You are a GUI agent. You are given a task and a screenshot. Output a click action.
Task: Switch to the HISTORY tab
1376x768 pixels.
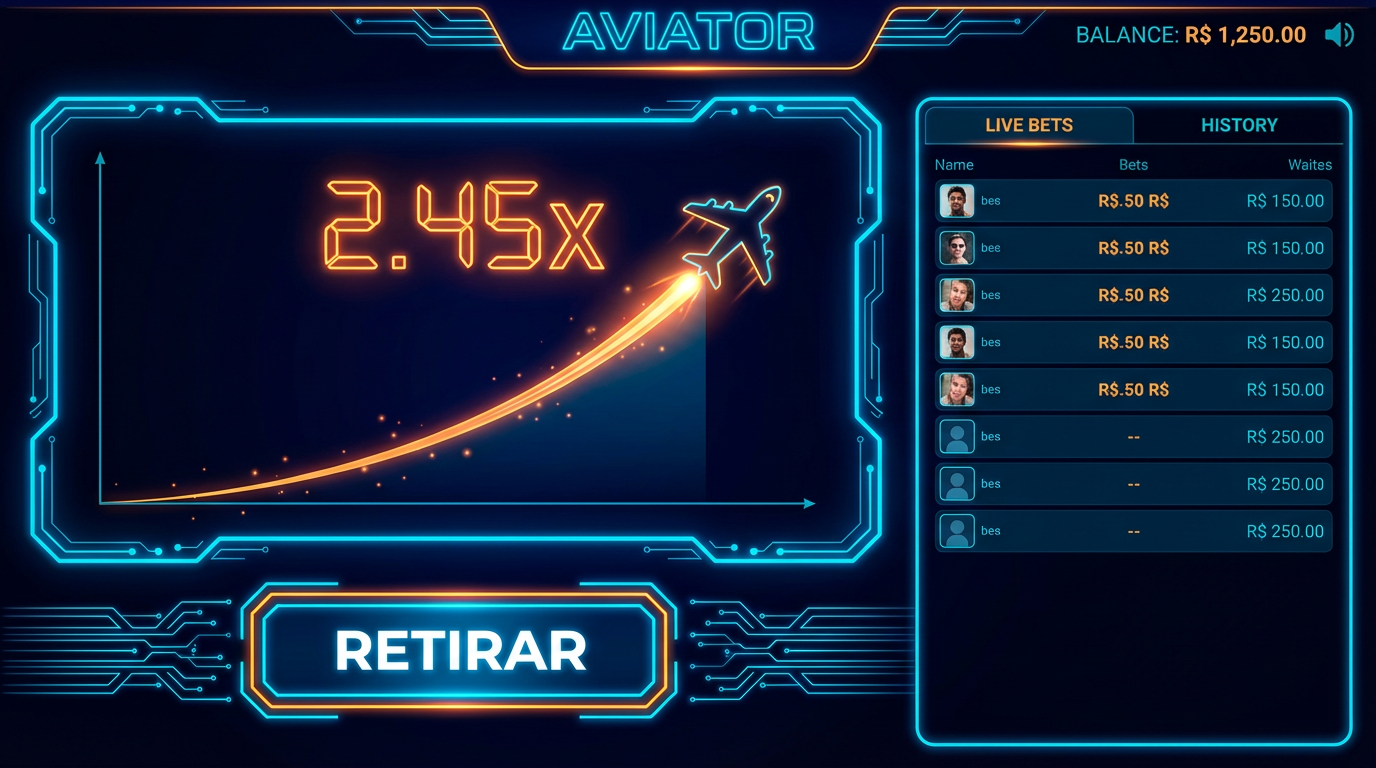coord(1239,124)
